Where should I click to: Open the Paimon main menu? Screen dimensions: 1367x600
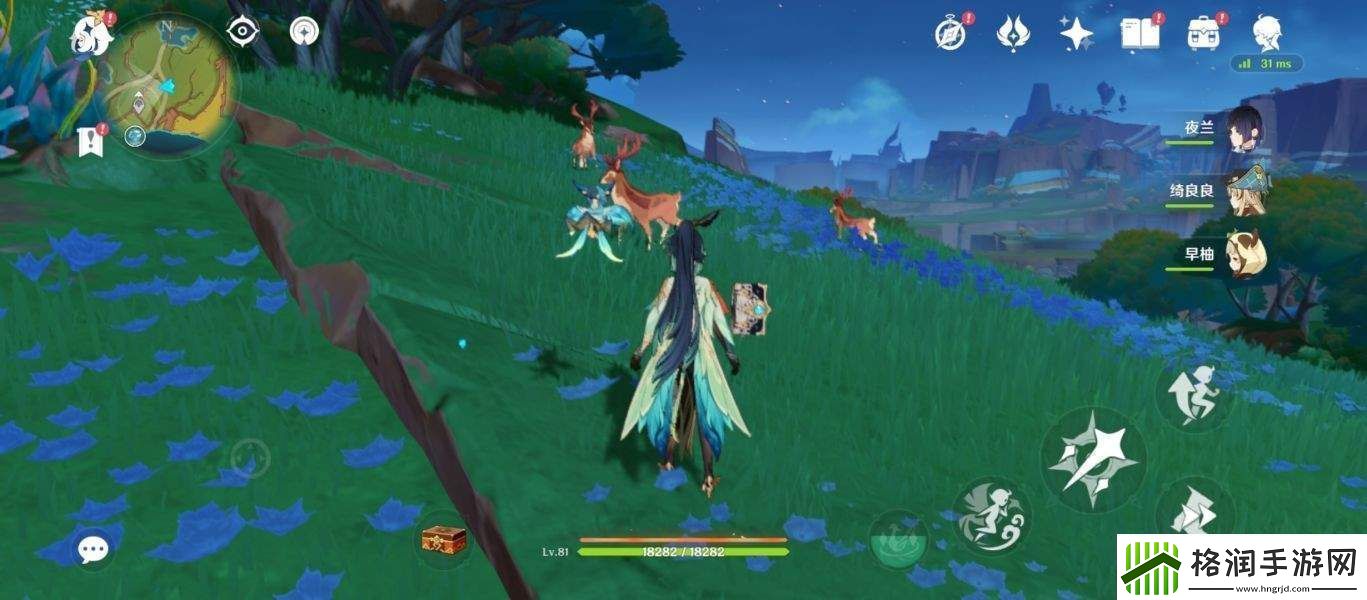coord(91,36)
